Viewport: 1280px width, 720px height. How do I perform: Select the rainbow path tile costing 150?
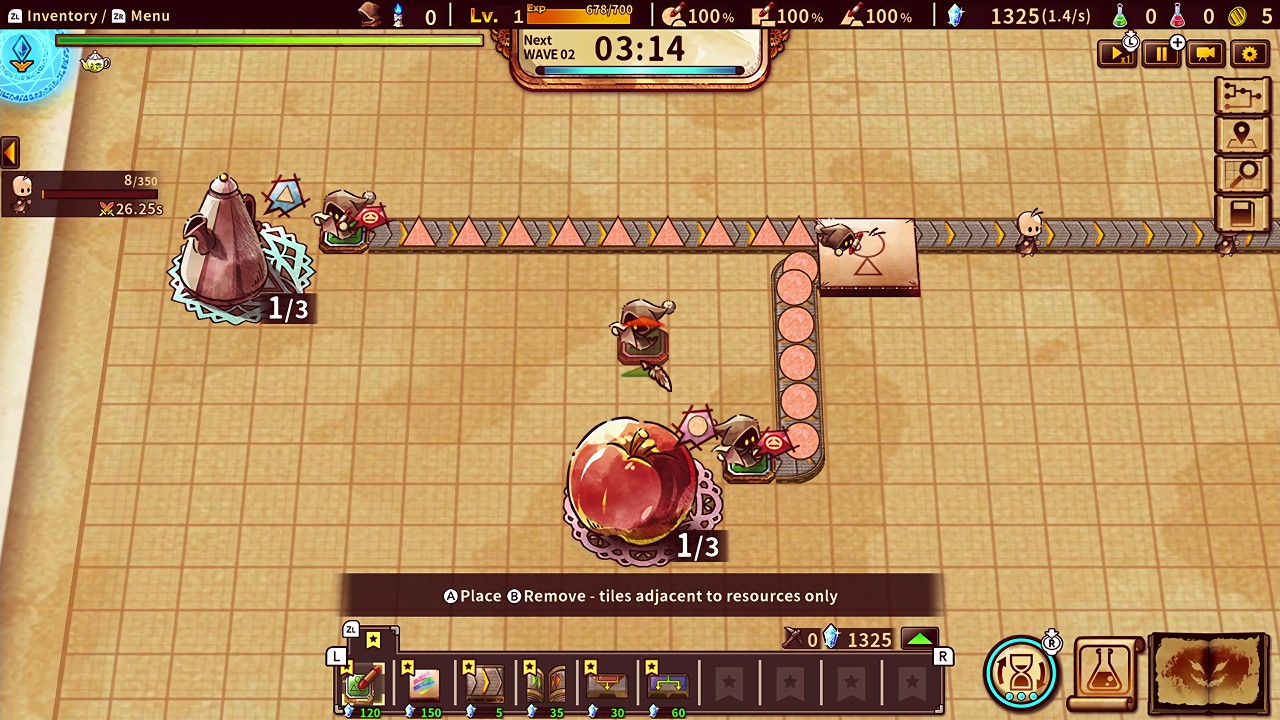(x=425, y=683)
